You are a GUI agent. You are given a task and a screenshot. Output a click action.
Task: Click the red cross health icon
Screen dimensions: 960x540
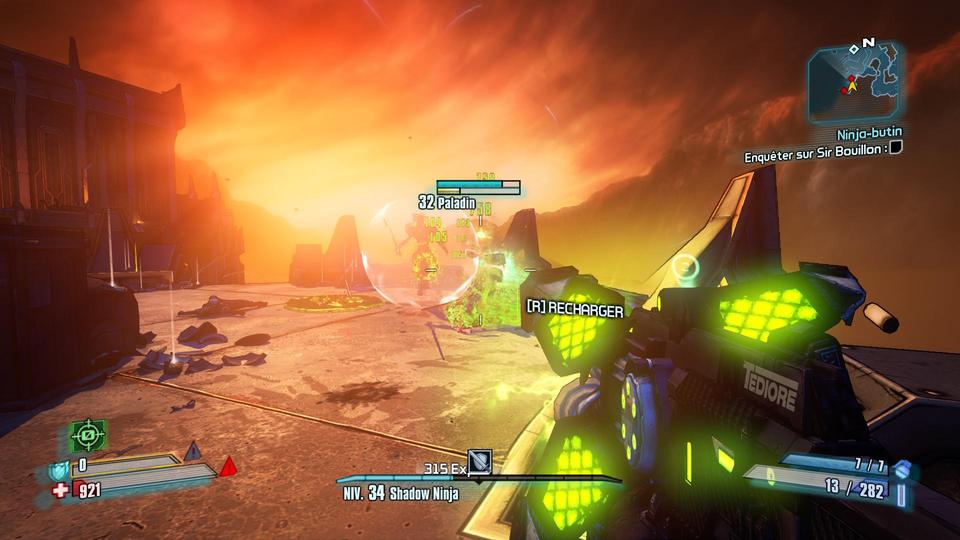pos(62,490)
